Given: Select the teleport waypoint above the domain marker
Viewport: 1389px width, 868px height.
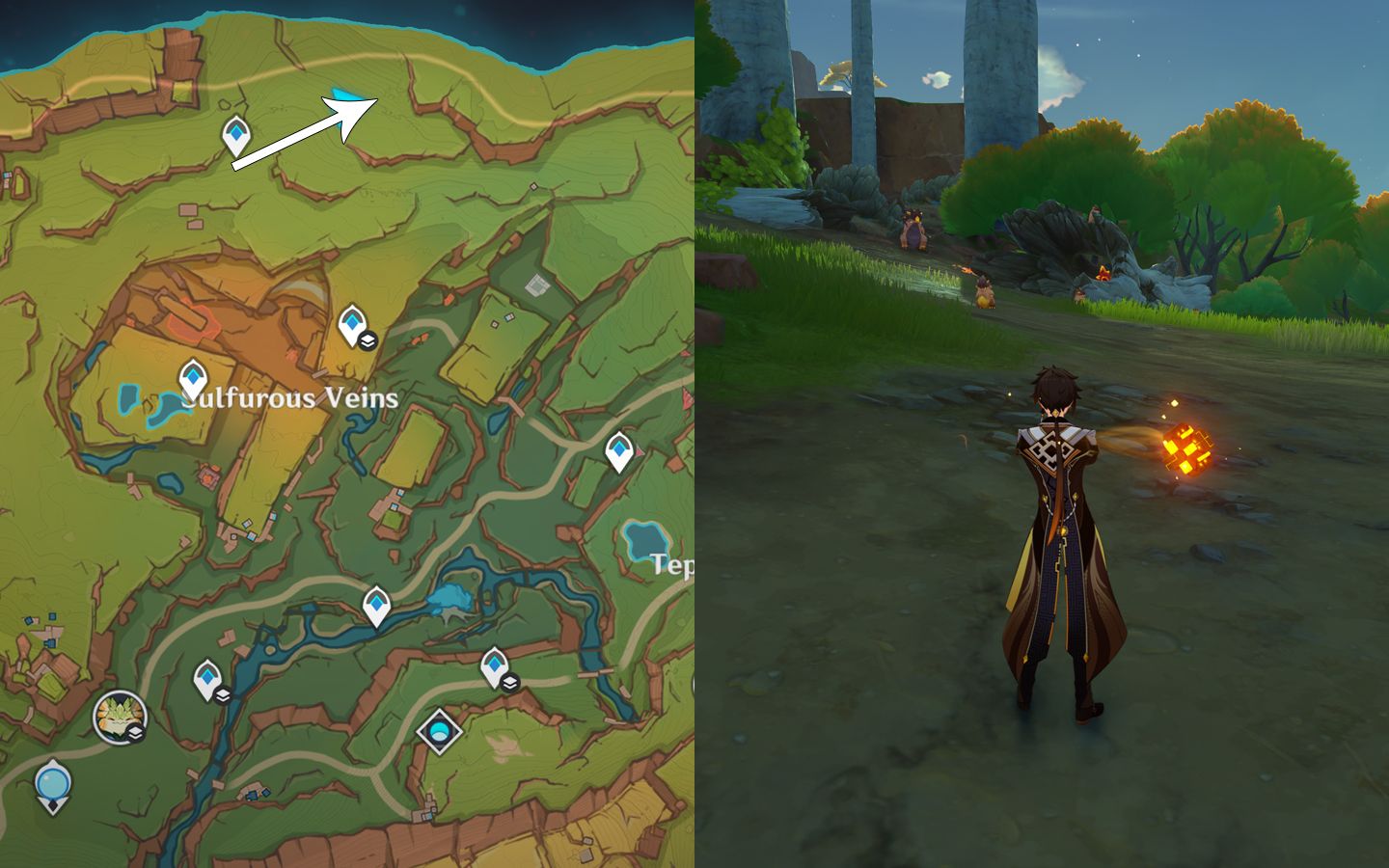Looking at the screenshot, I should click(493, 664).
